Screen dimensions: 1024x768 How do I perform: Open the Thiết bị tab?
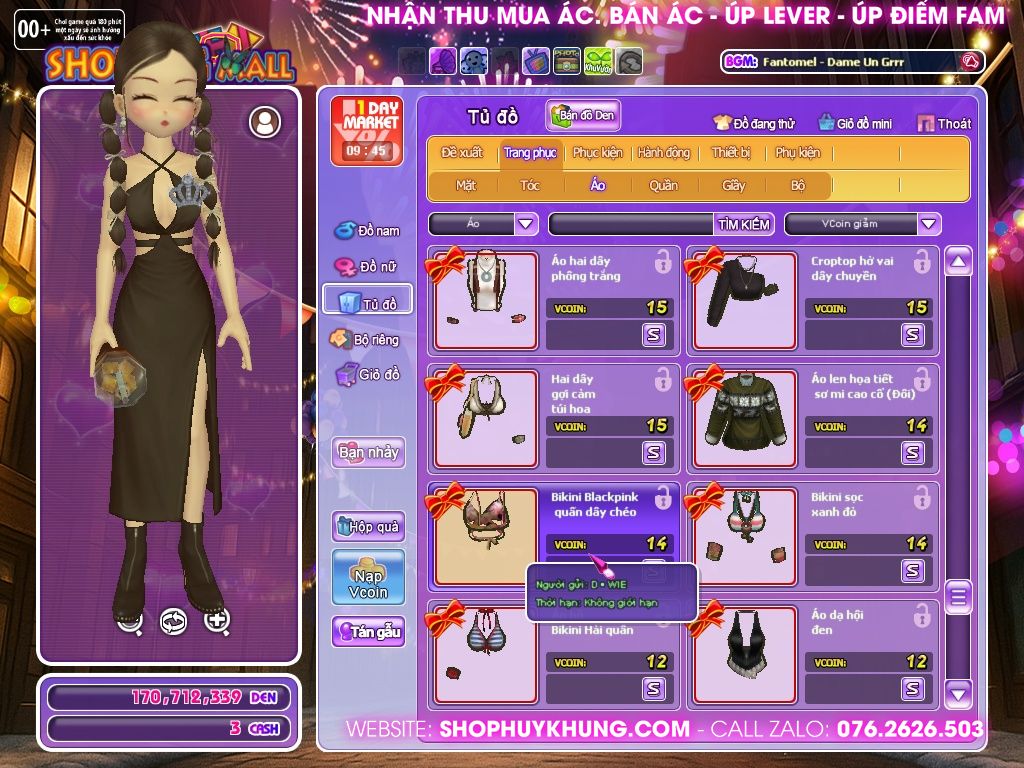coord(731,153)
